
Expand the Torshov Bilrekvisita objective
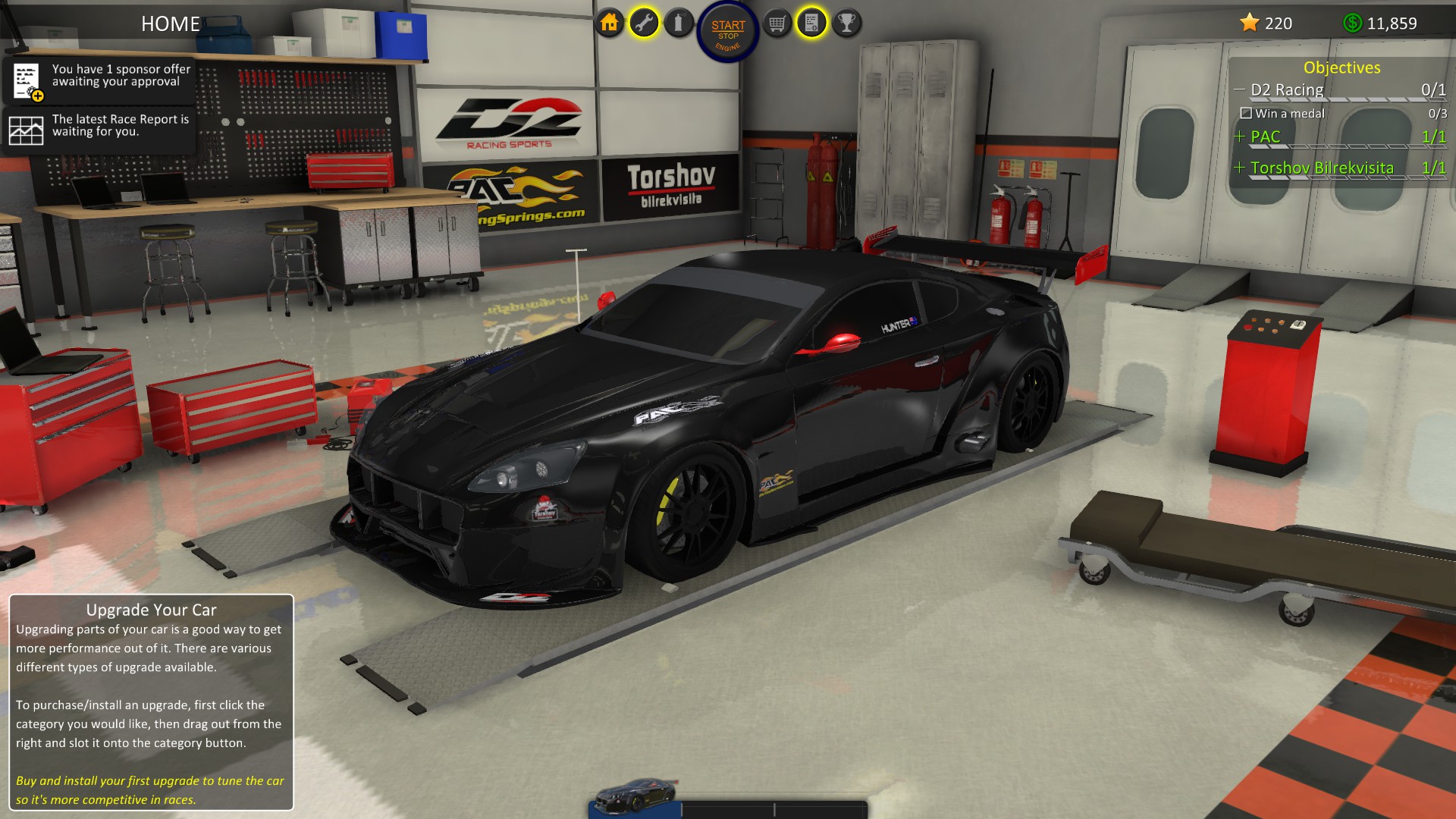[x=1241, y=168]
